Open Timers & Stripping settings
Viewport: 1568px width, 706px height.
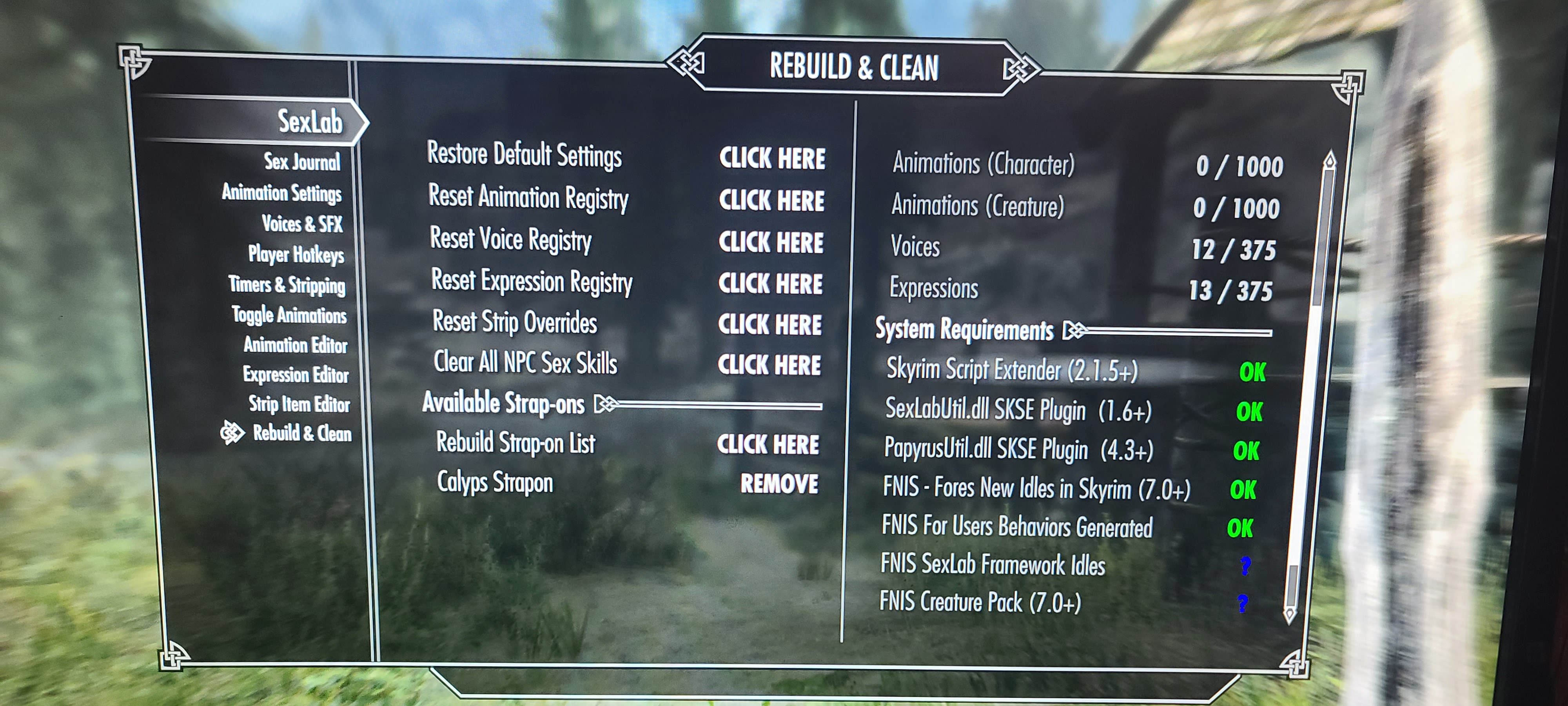(287, 284)
